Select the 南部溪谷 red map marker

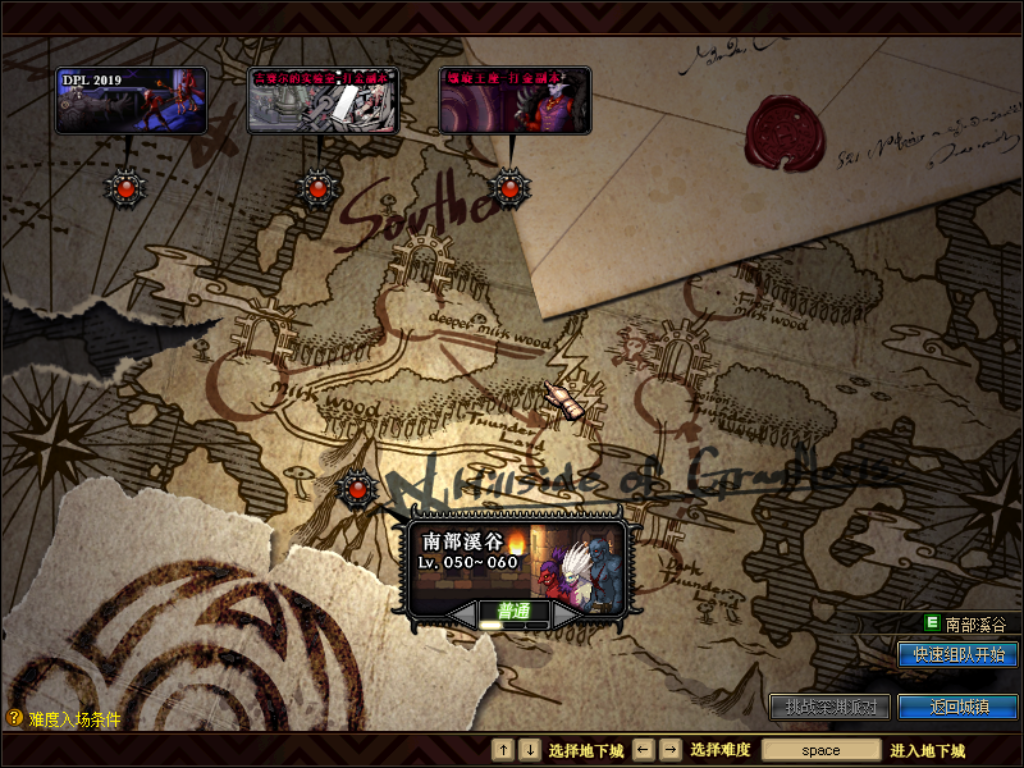pyautogui.click(x=357, y=489)
